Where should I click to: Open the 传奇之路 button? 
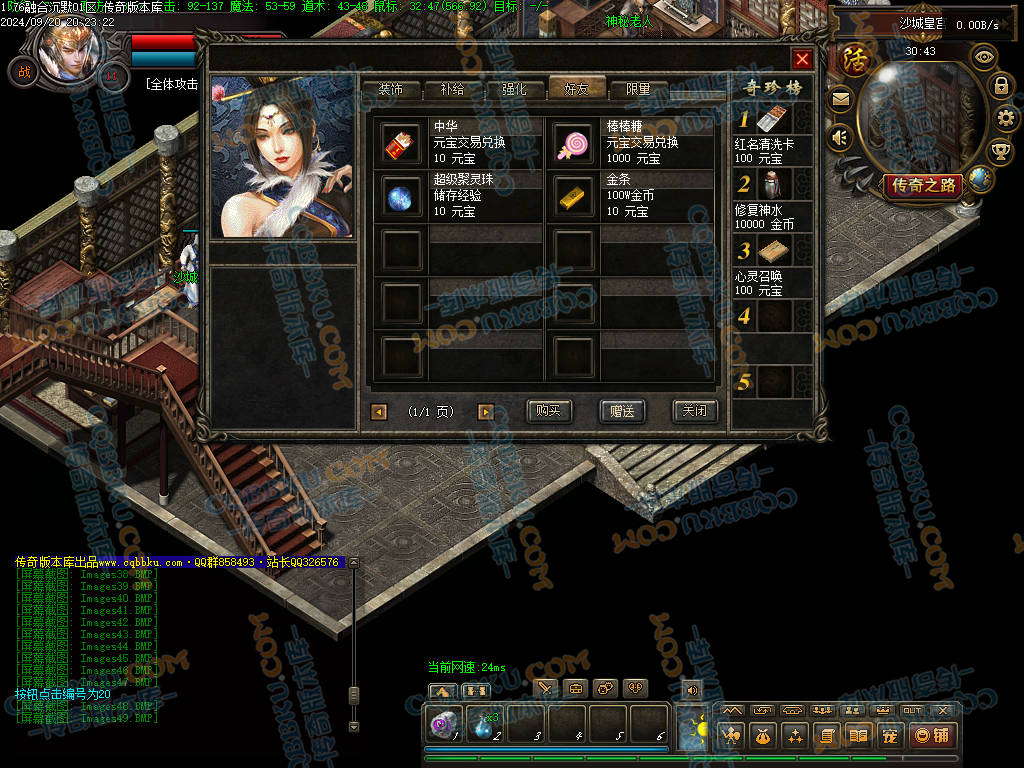pyautogui.click(x=923, y=185)
